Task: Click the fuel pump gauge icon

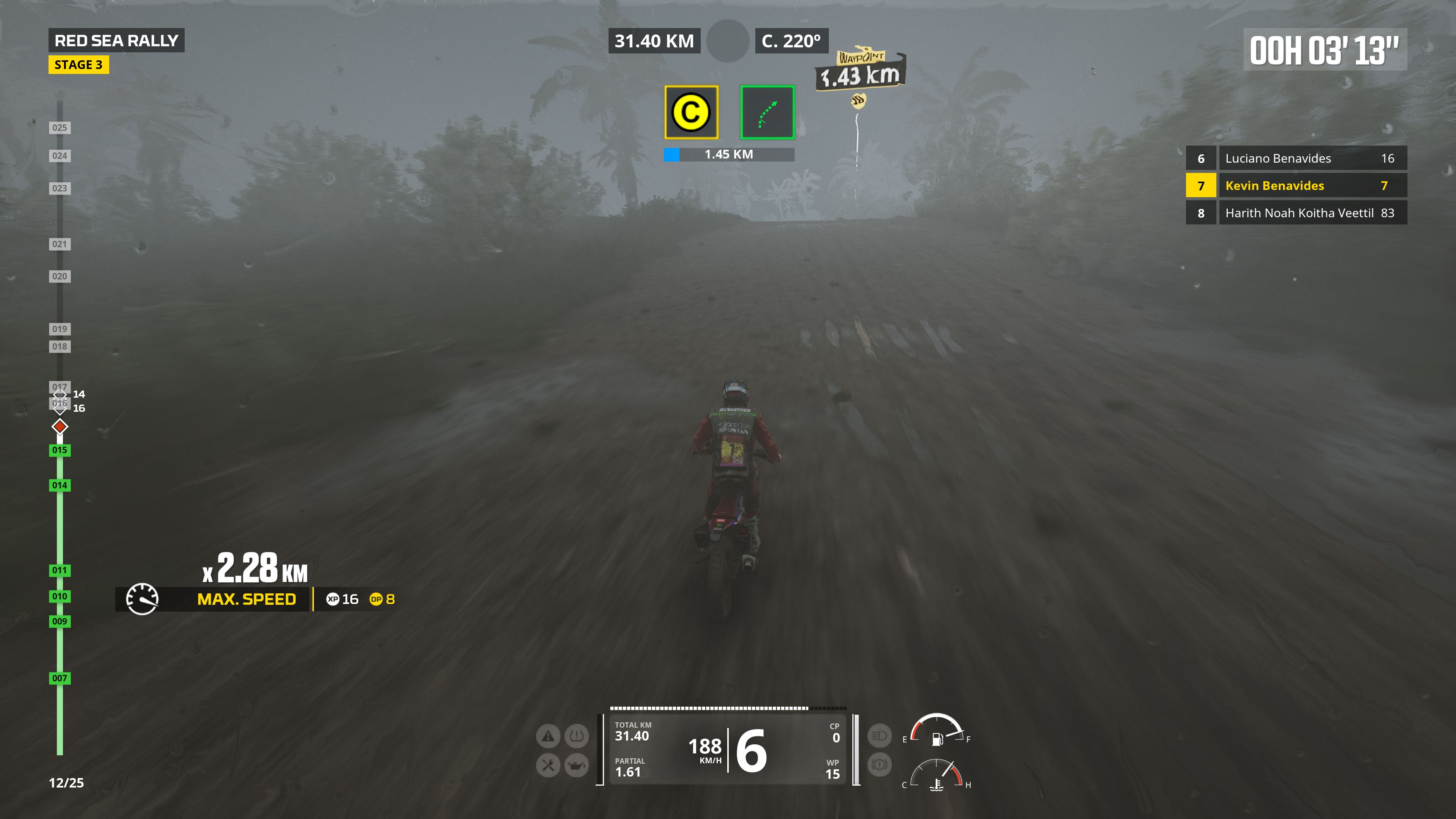Action: pos(937,738)
